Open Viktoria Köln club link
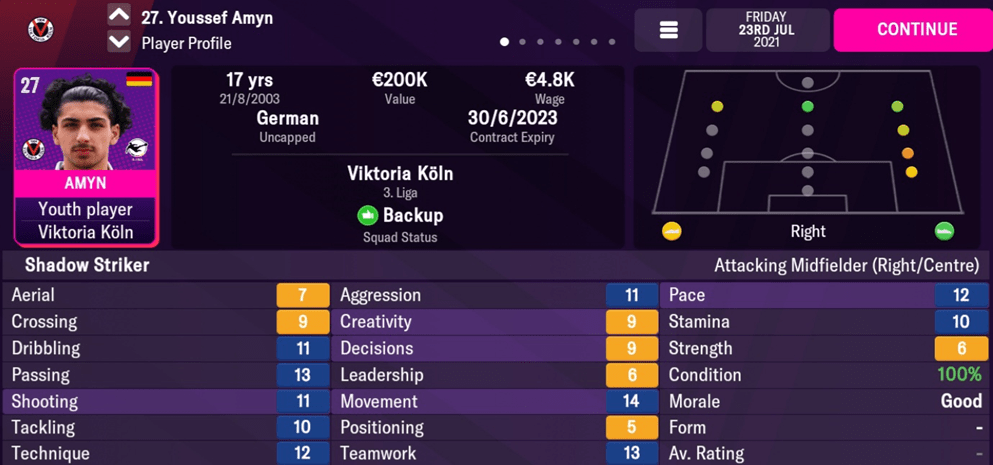Image resolution: width=993 pixels, height=465 pixels. point(400,173)
